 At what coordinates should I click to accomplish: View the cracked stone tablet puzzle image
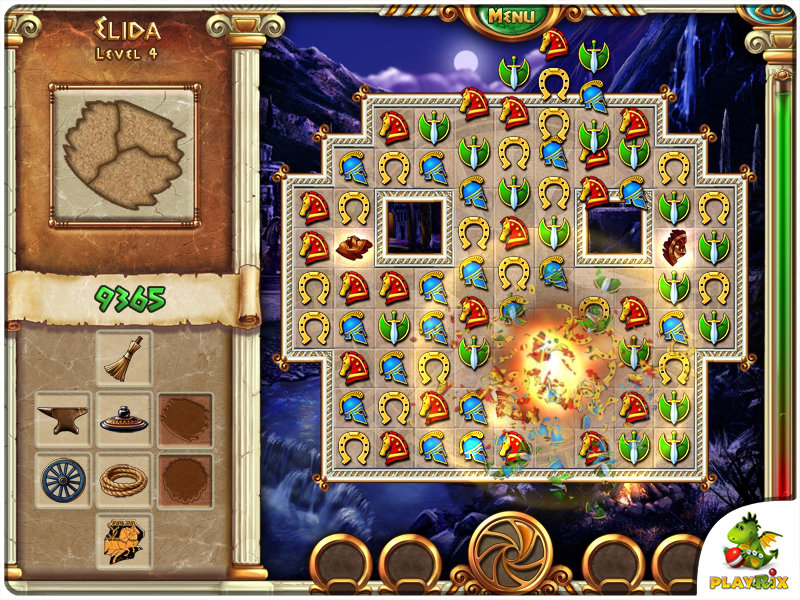pyautogui.click(x=124, y=154)
